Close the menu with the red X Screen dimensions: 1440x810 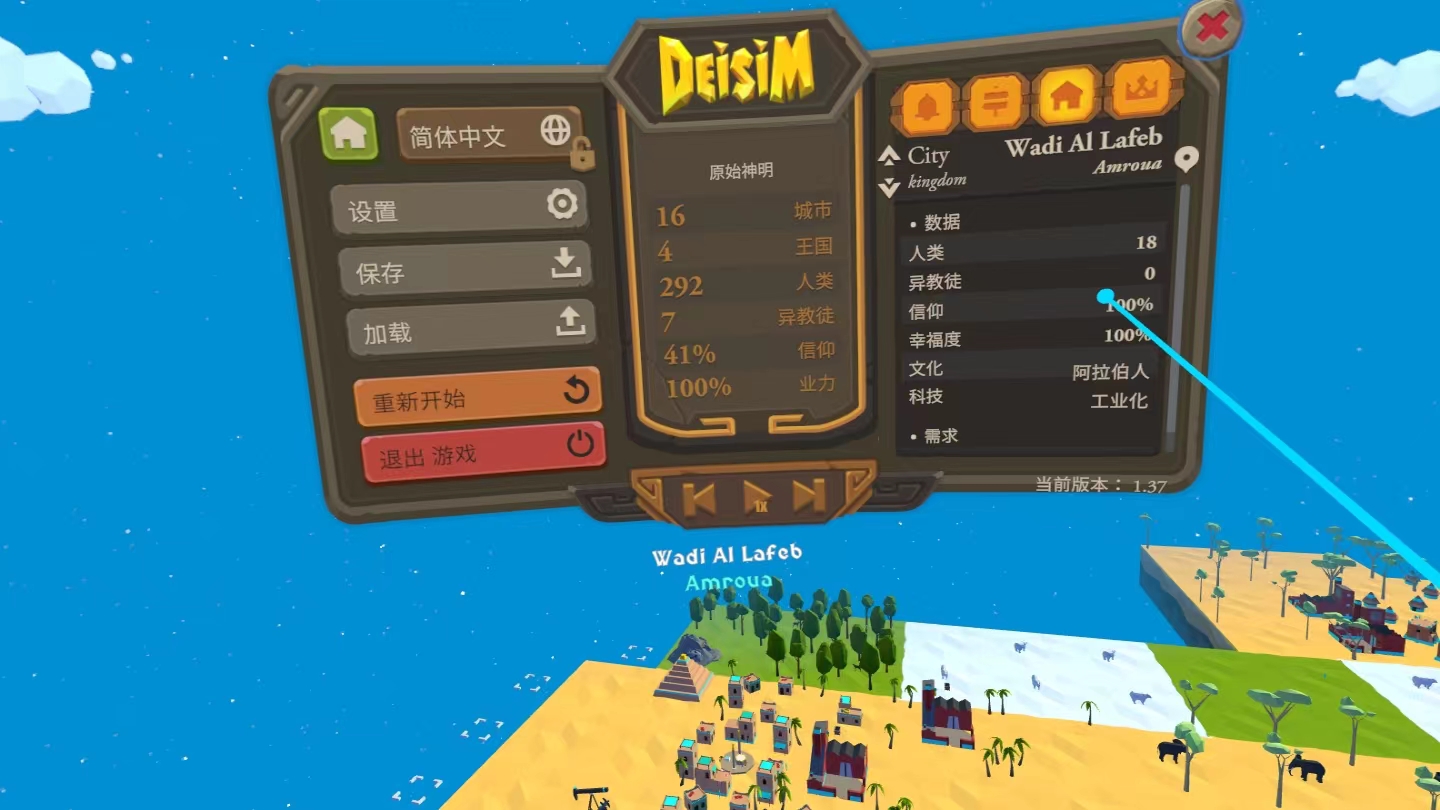[1211, 28]
